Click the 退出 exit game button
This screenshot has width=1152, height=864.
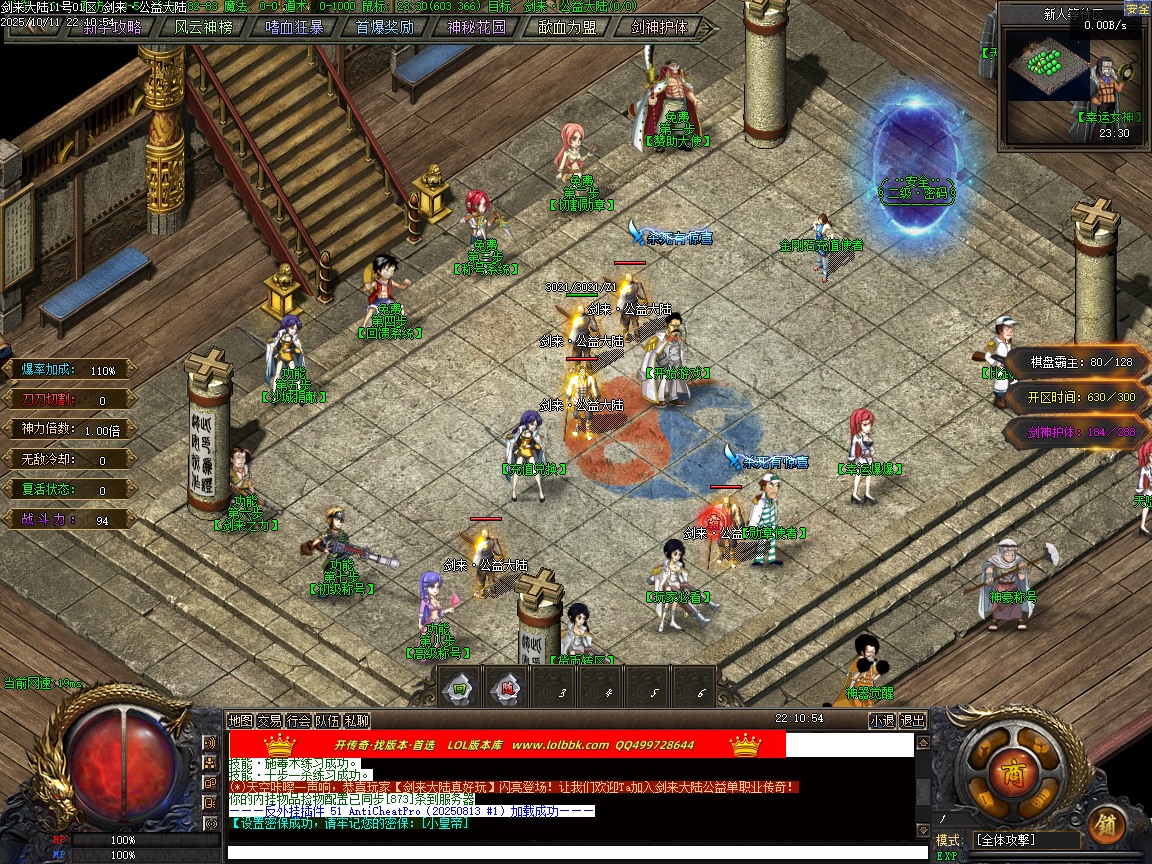[x=913, y=720]
